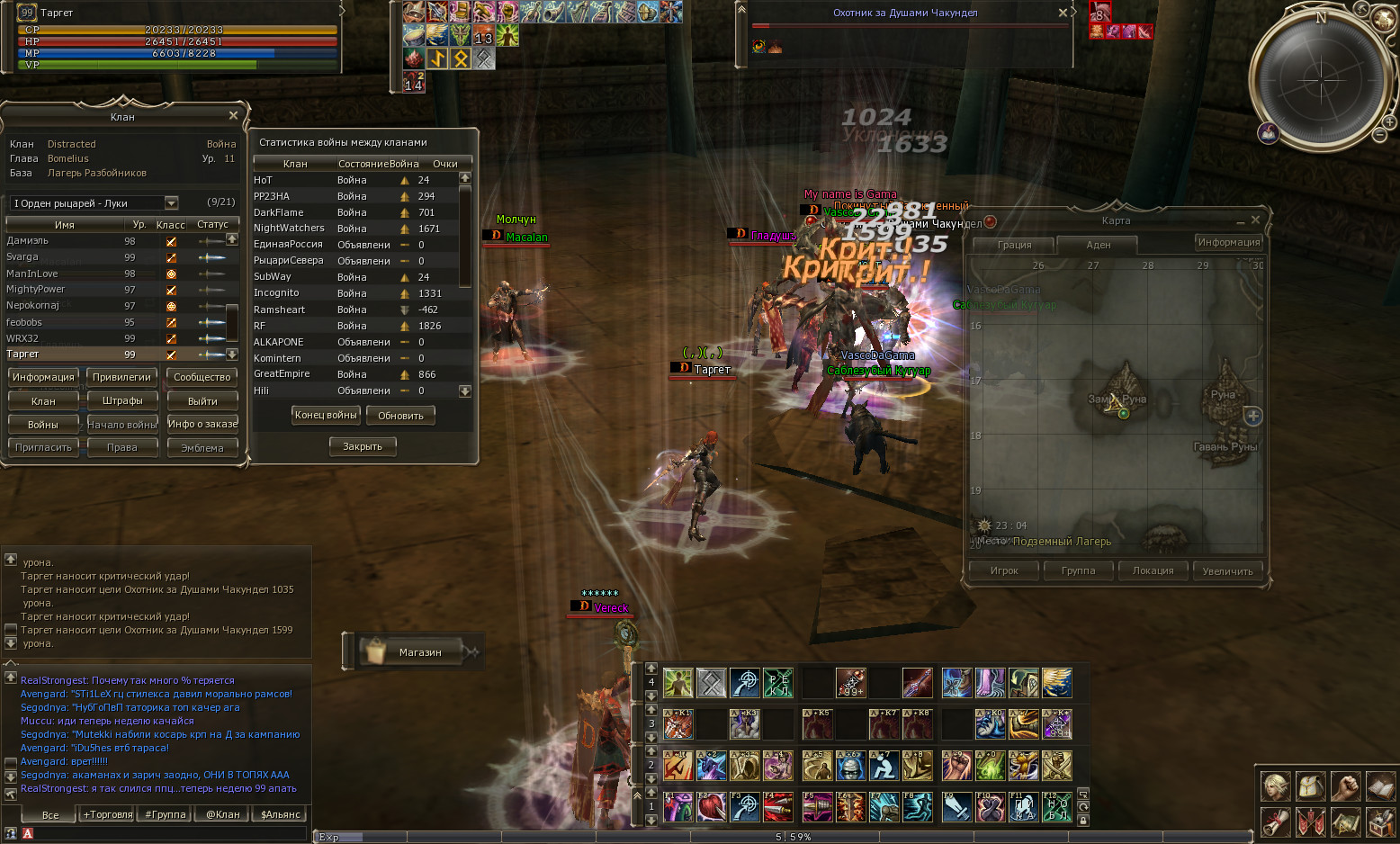Viewport: 1400px width, 844px height.
Task: Select the Штрафы button
Action: [x=122, y=400]
